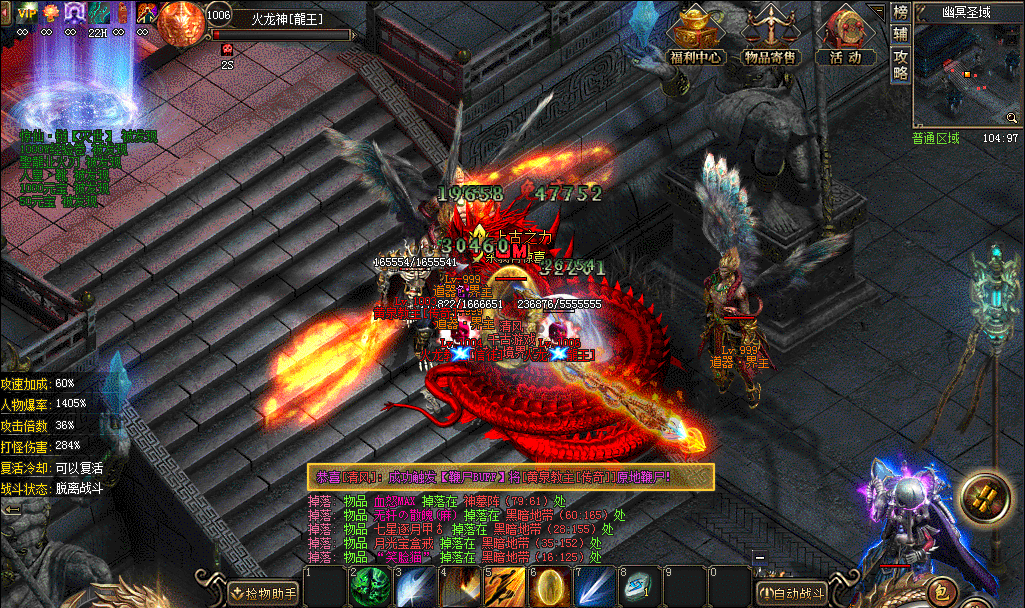Click the round golden crossed-swords button

983,497
